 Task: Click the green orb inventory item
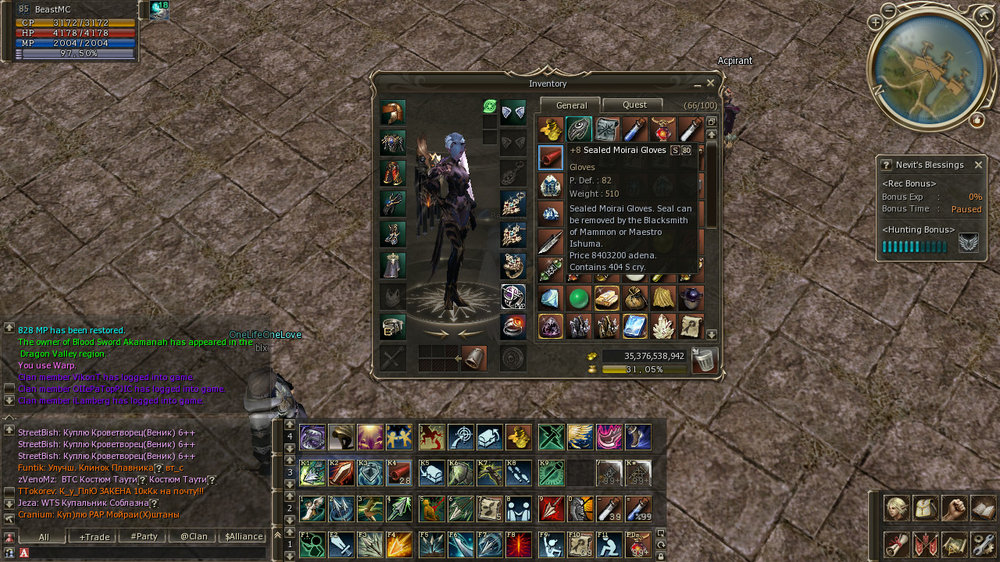(x=578, y=298)
